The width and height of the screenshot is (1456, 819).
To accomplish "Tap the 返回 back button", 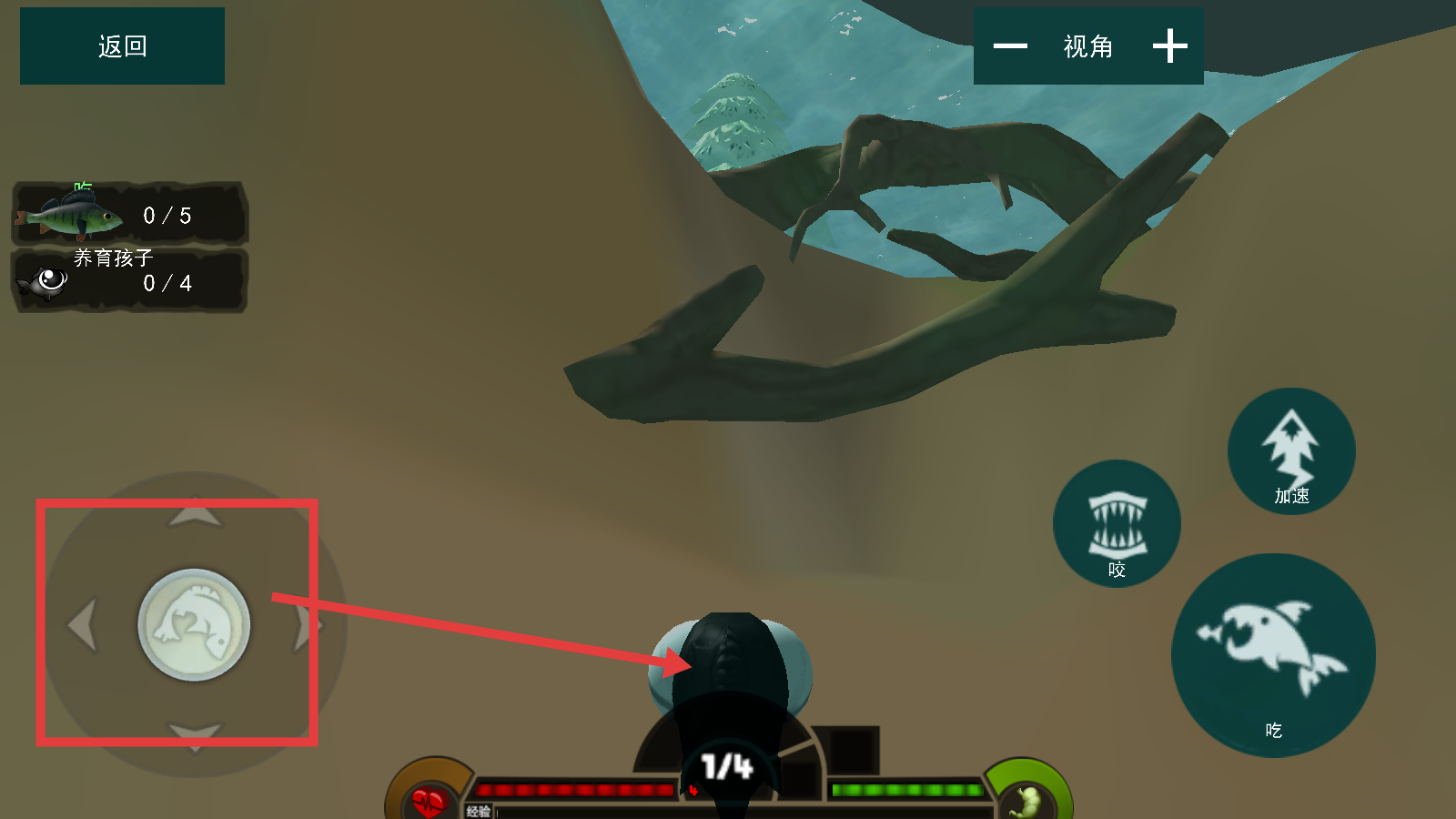I will click(x=122, y=46).
